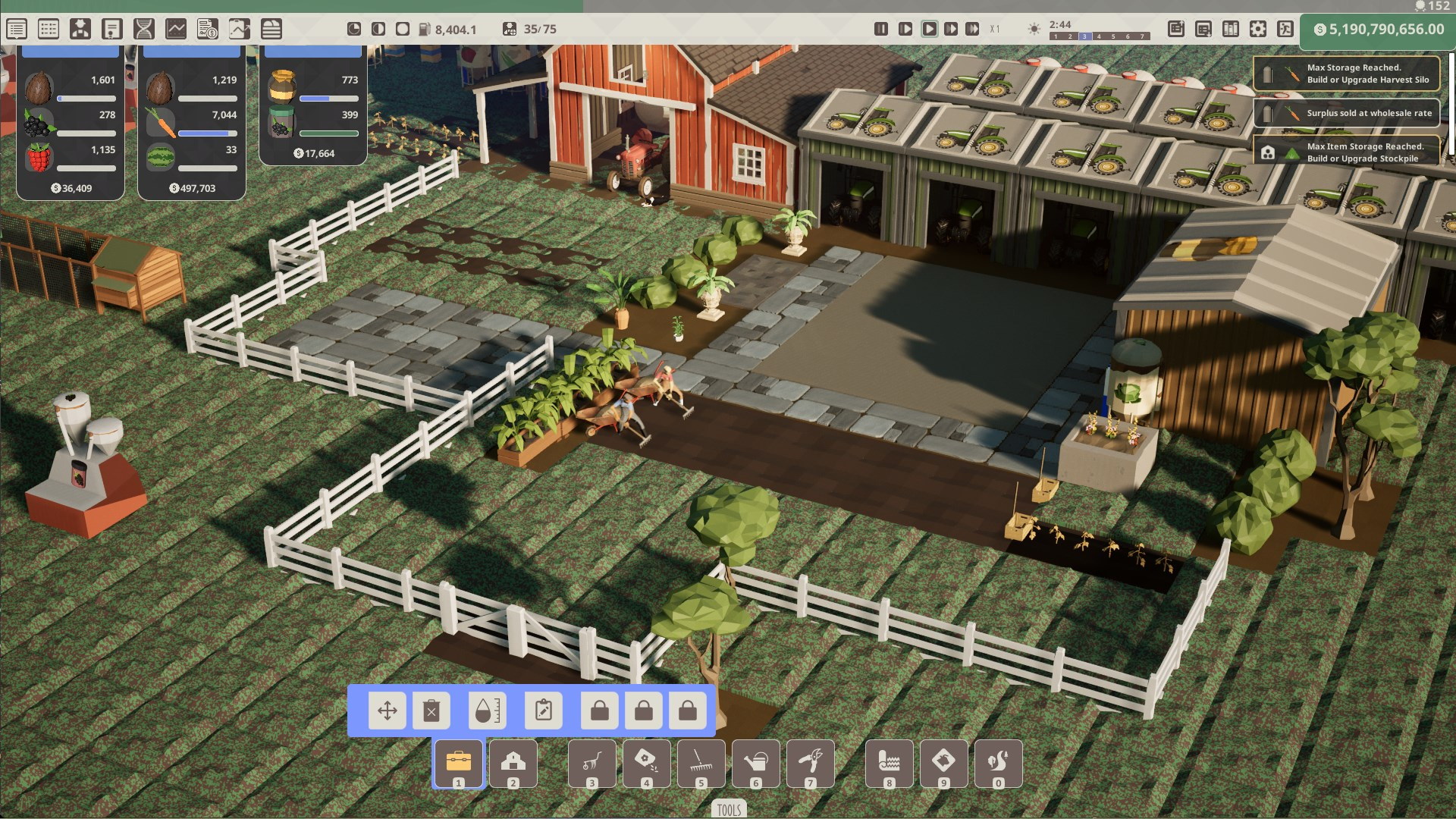Viewport: 1456px width, 819px height.
Task: Activate the trash can delete tool
Action: click(431, 711)
